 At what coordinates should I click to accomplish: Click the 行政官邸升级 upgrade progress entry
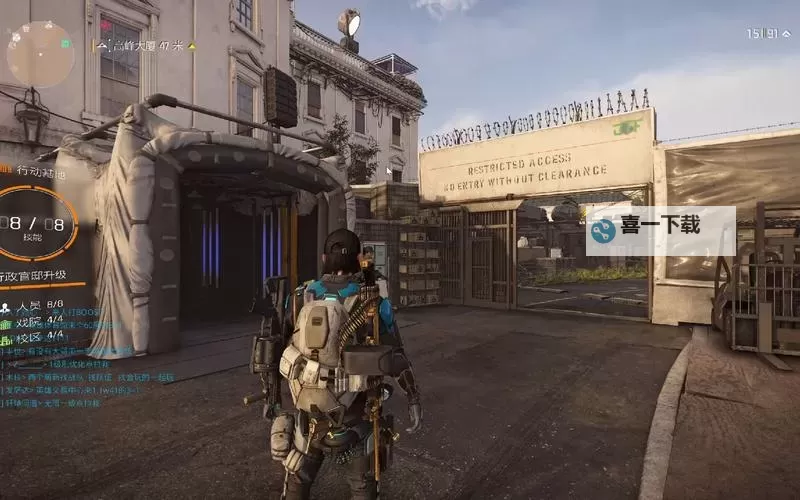click(x=42, y=275)
